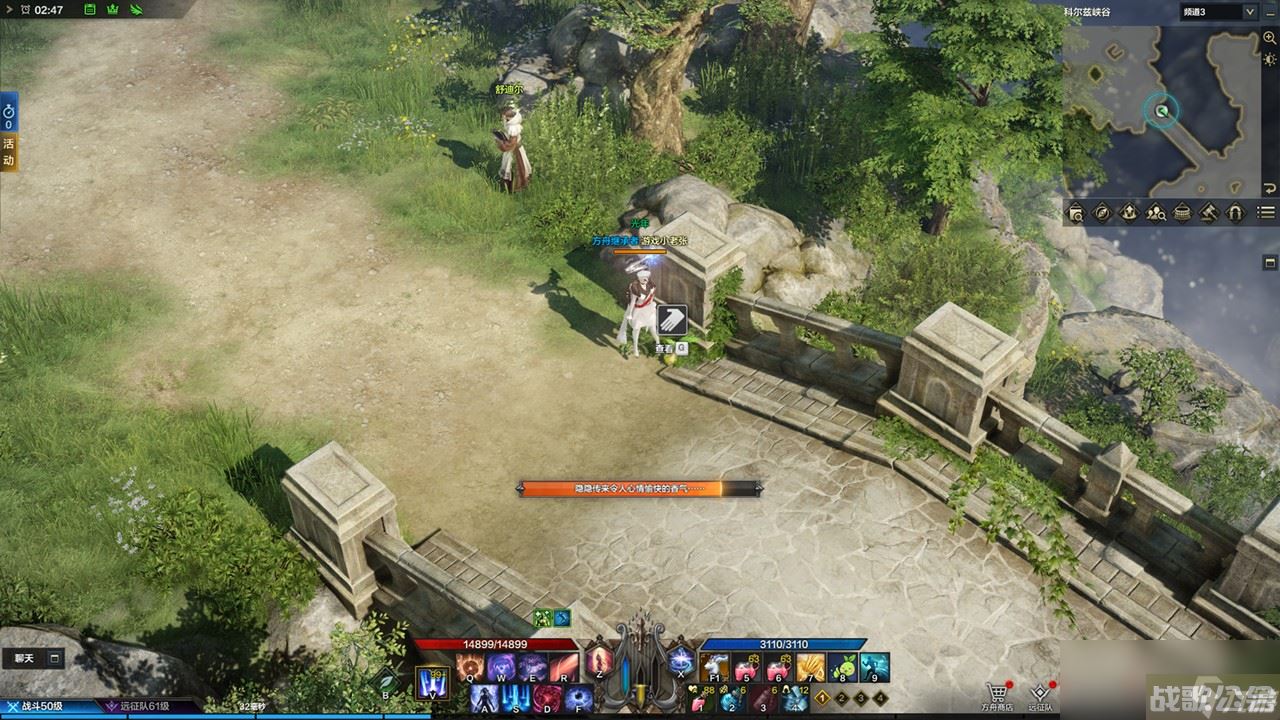Use the green sprout item in slot 8
Viewport: 1280px width, 720px height.
click(842, 667)
